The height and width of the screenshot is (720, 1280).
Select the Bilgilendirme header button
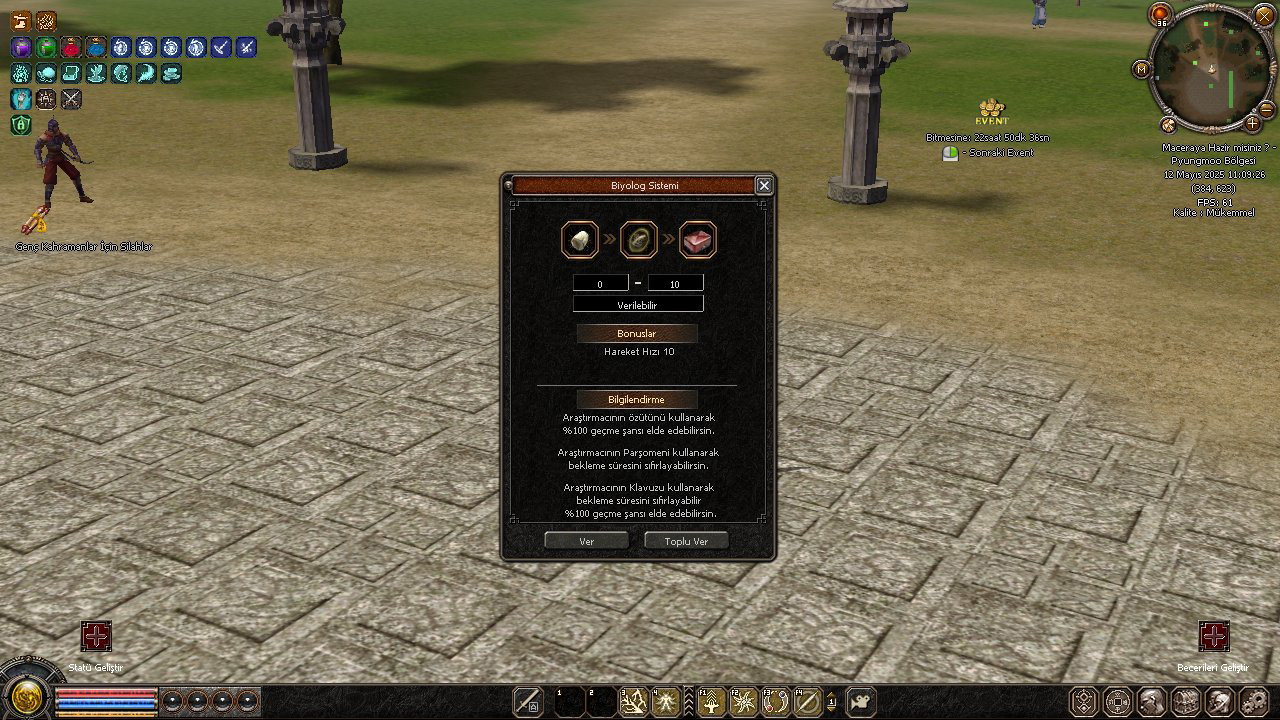pos(637,399)
